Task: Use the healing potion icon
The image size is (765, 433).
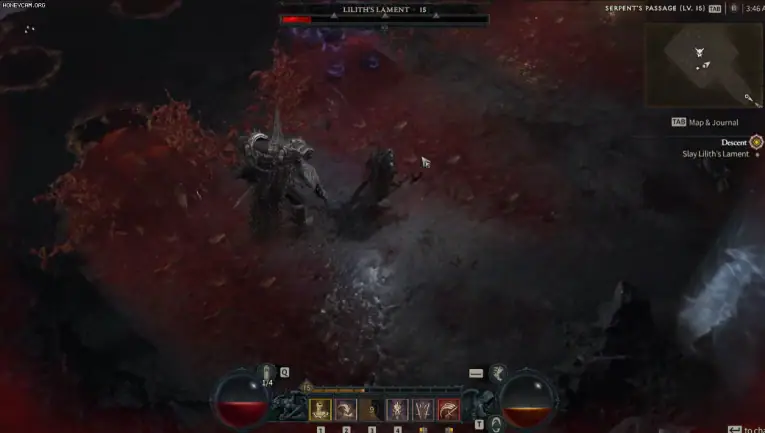Action: point(268,374)
